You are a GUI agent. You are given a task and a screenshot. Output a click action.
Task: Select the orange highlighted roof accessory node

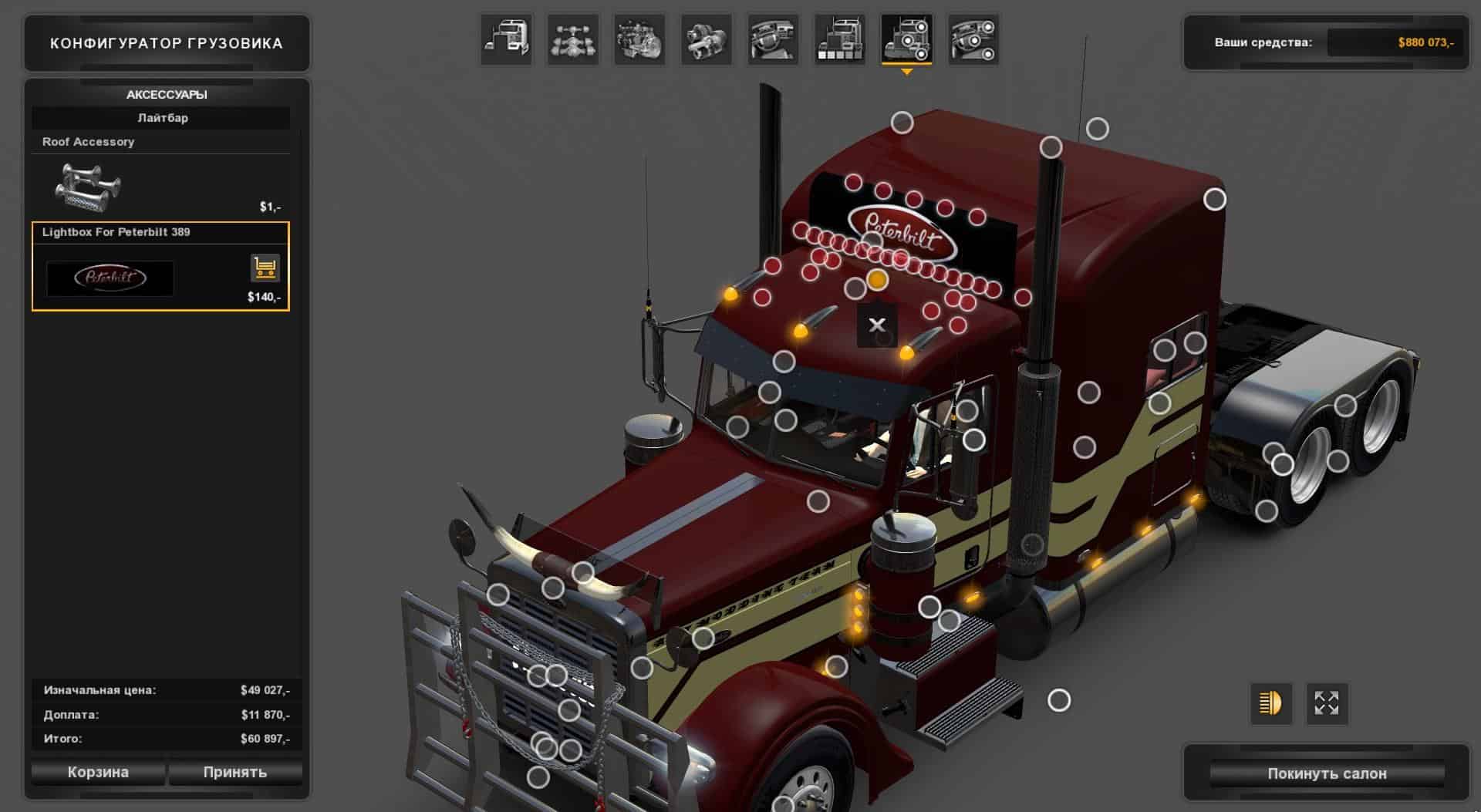877,280
